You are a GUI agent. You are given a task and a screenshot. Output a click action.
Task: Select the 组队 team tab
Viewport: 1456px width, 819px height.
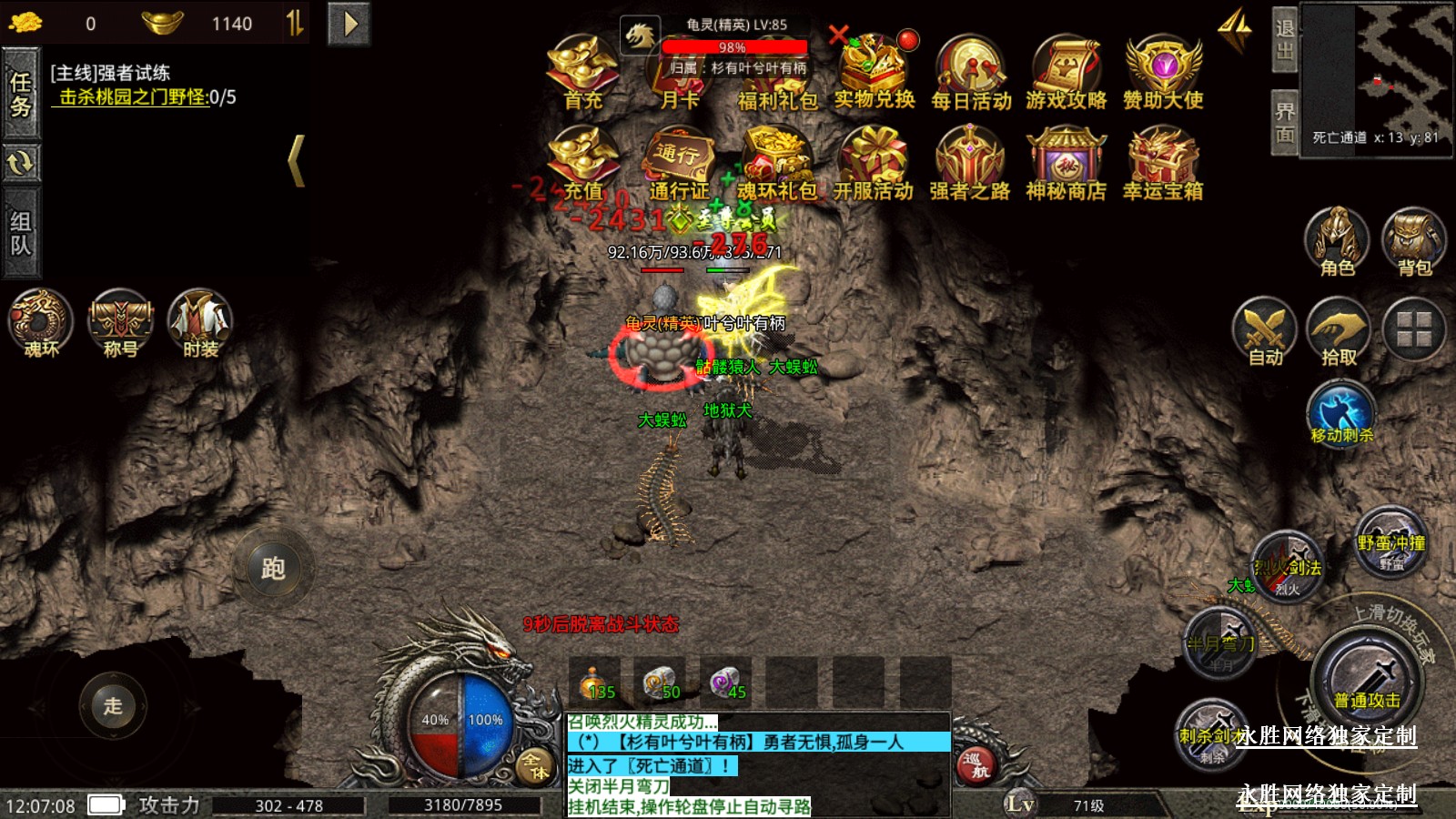tap(21, 233)
